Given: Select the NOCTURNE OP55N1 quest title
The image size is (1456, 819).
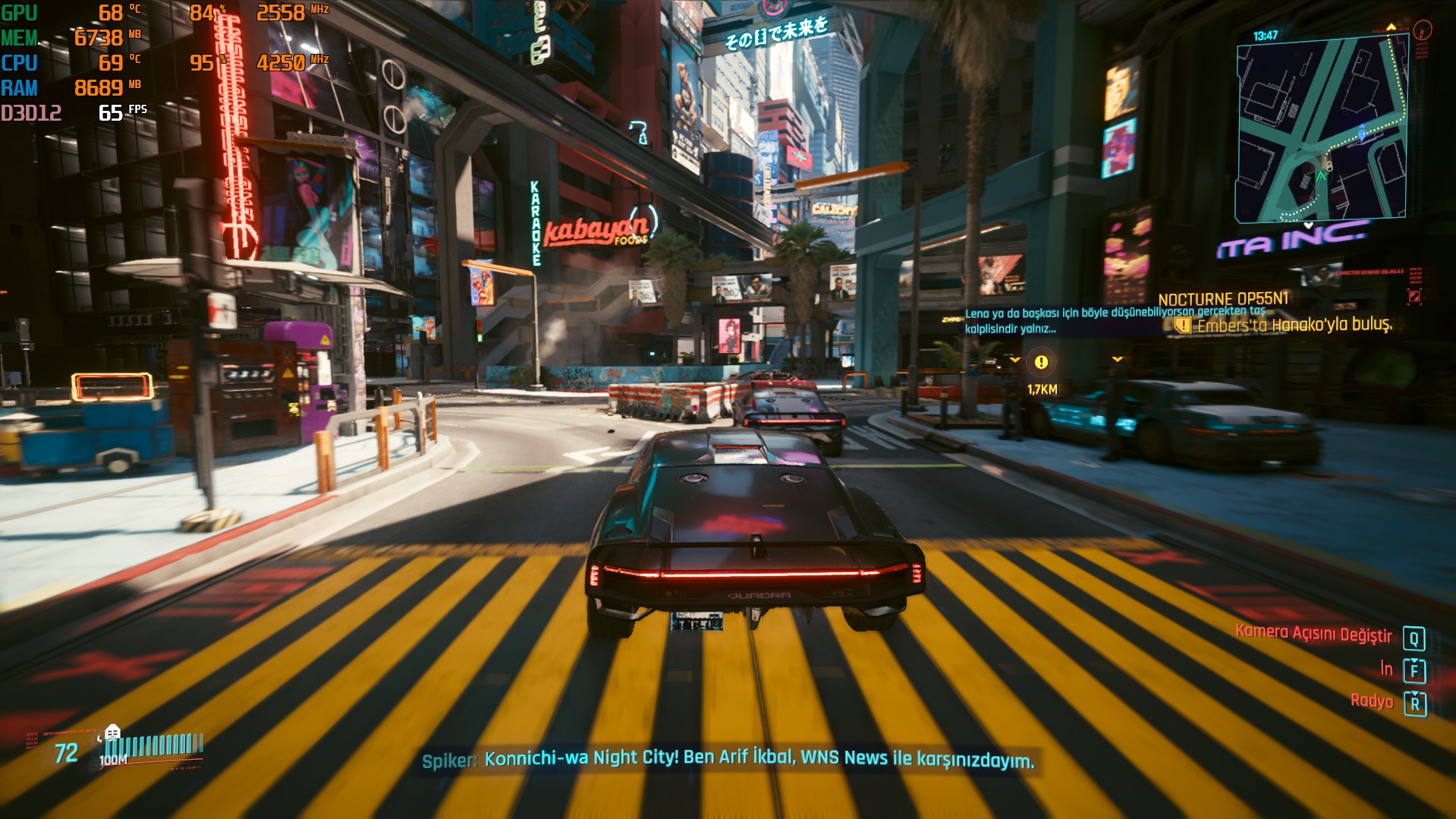Looking at the screenshot, I should pos(1223,299).
